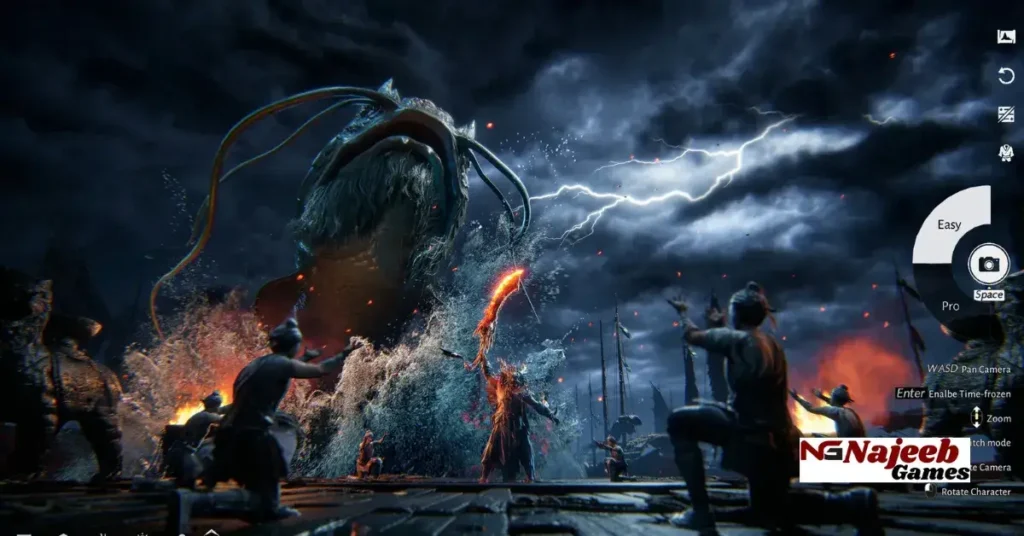The height and width of the screenshot is (536, 1024).
Task: Open the character outfit robe icon
Action: [1006, 152]
